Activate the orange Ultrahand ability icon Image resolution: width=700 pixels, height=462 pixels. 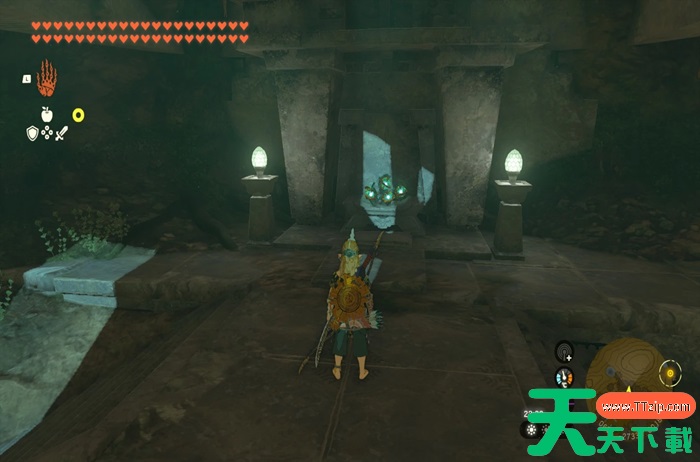[x=46, y=77]
